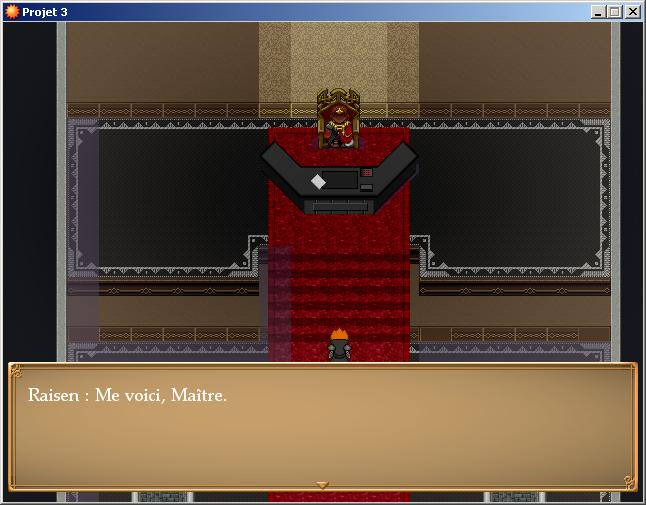Screen dimensions: 646x505
Task: Minimize the Projet 3 window
Action: (598, 12)
